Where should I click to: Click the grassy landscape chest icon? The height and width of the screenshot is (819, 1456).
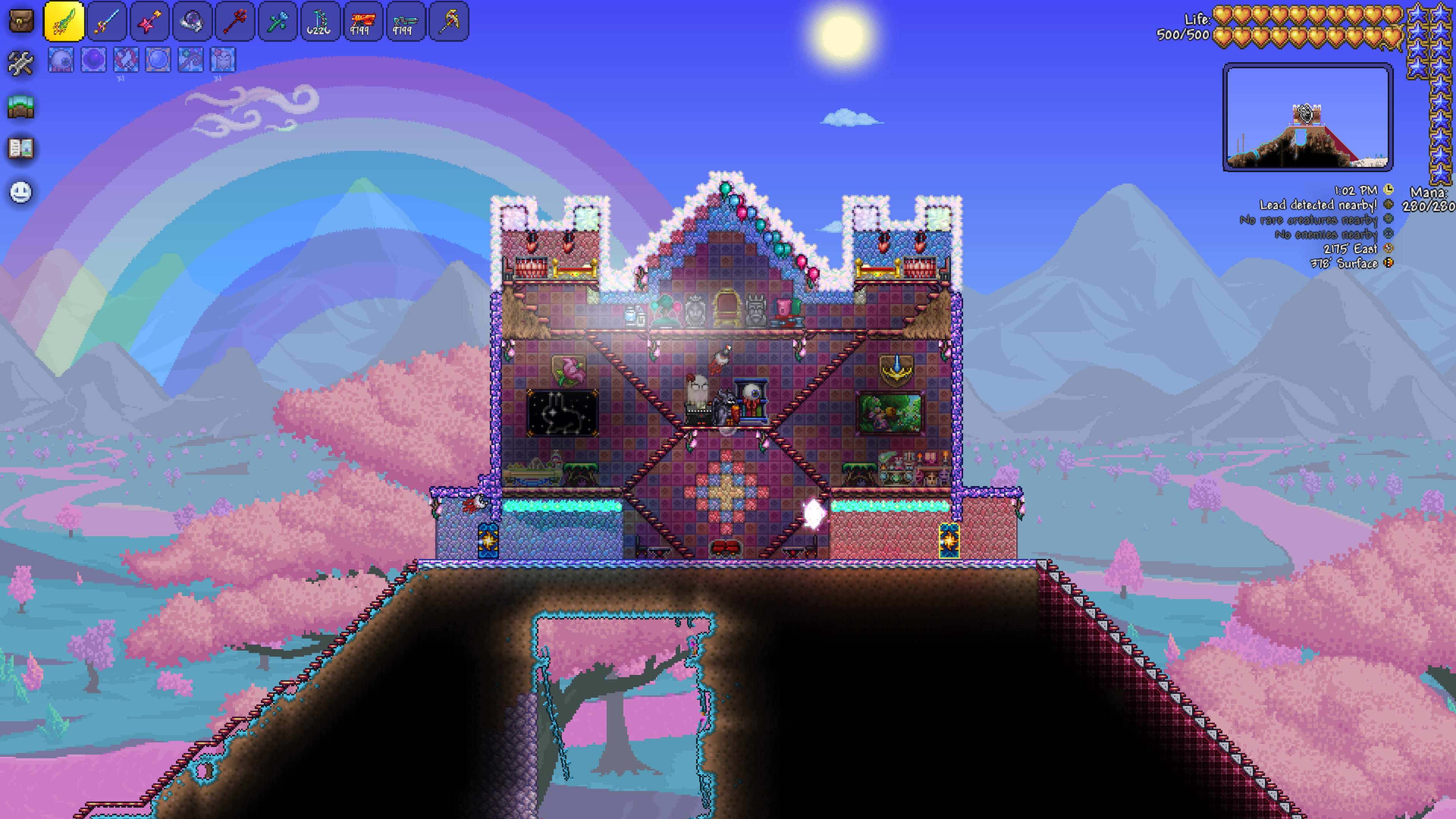click(x=21, y=106)
